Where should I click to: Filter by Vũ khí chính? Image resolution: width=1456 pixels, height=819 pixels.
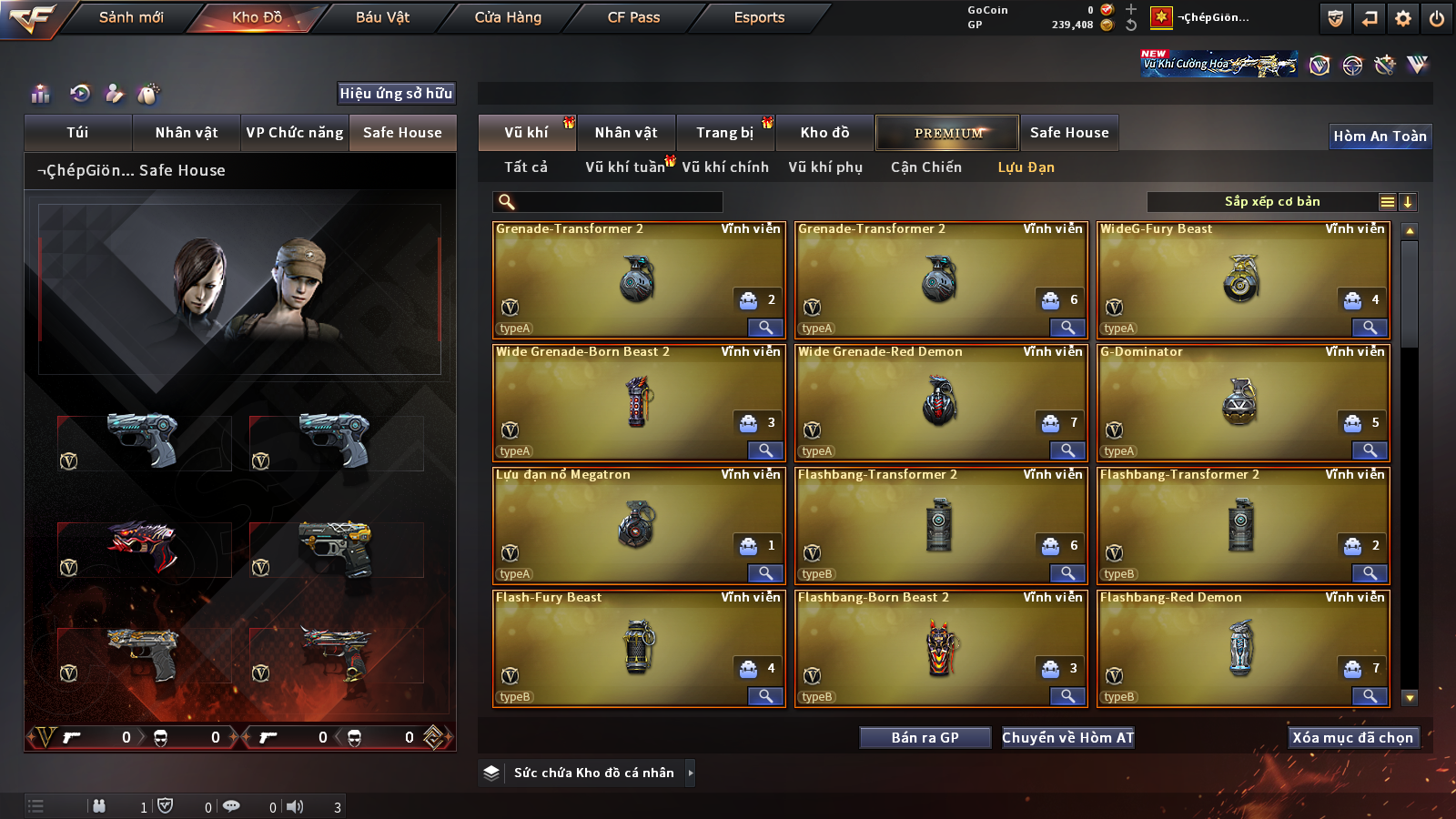[725, 167]
